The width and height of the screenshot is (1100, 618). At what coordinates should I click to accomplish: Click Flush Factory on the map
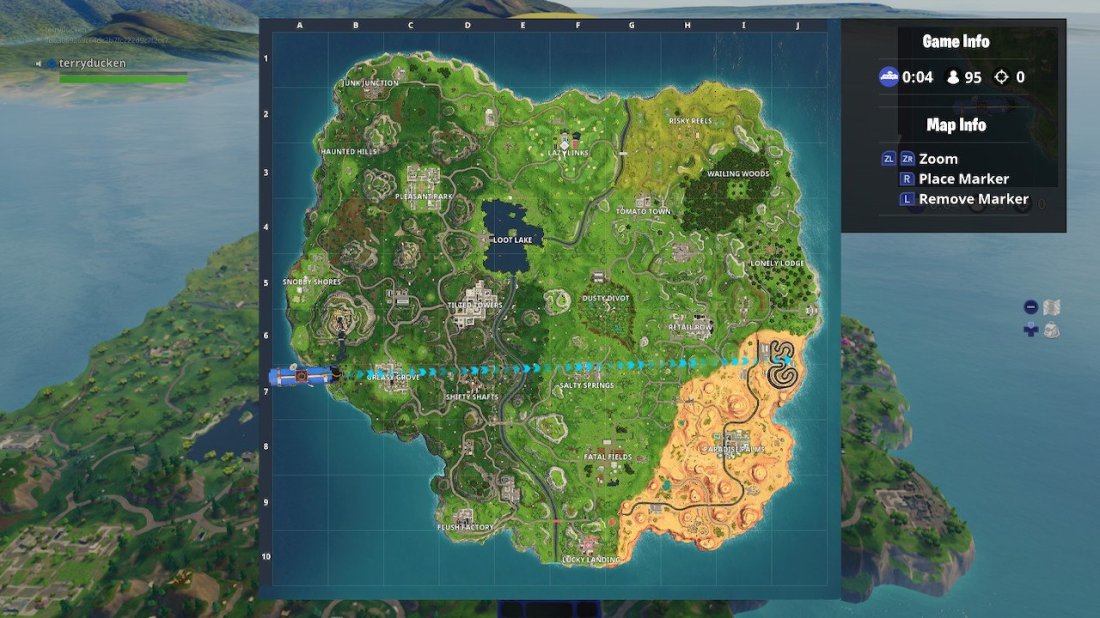click(466, 526)
